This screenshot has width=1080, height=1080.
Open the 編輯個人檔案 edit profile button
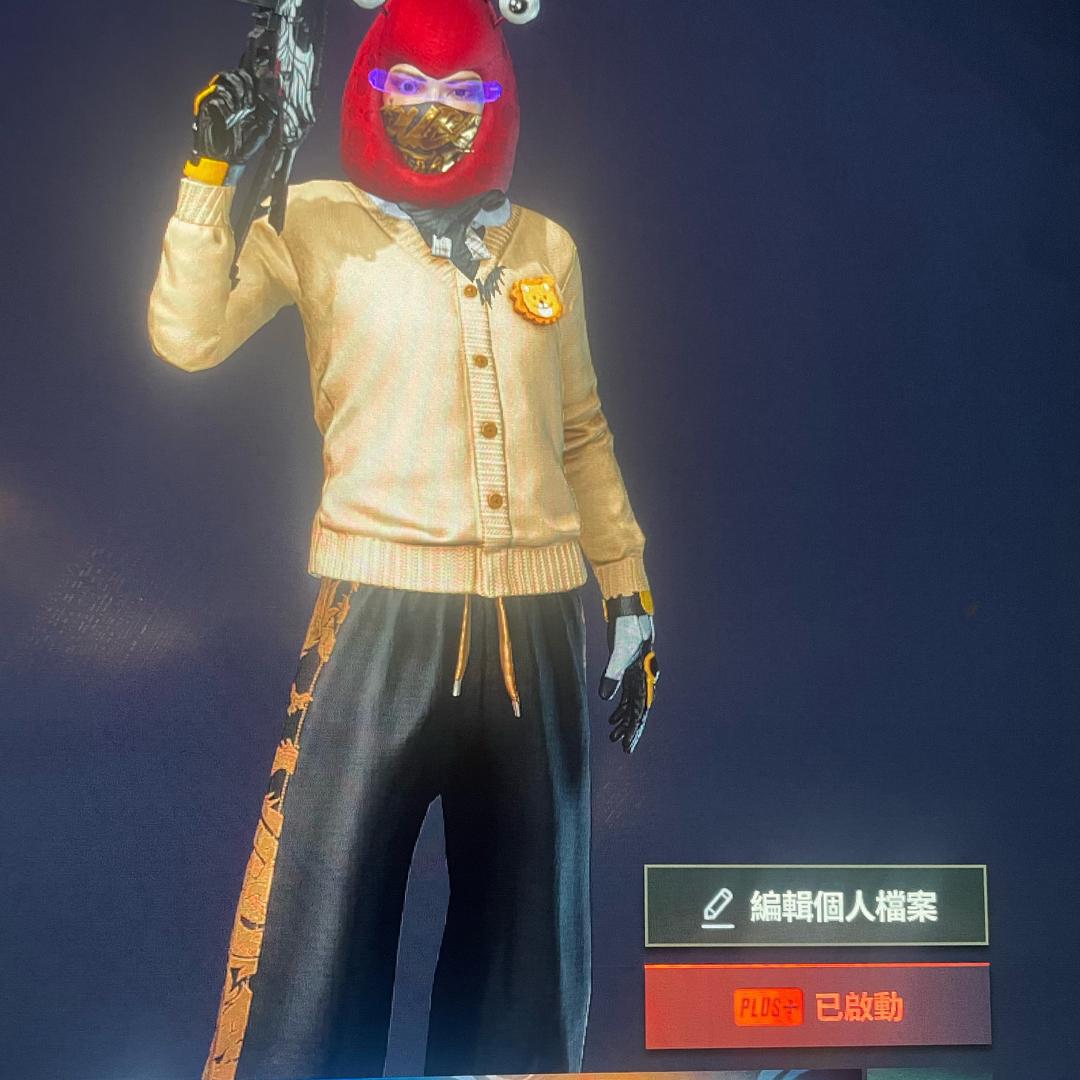(x=816, y=906)
